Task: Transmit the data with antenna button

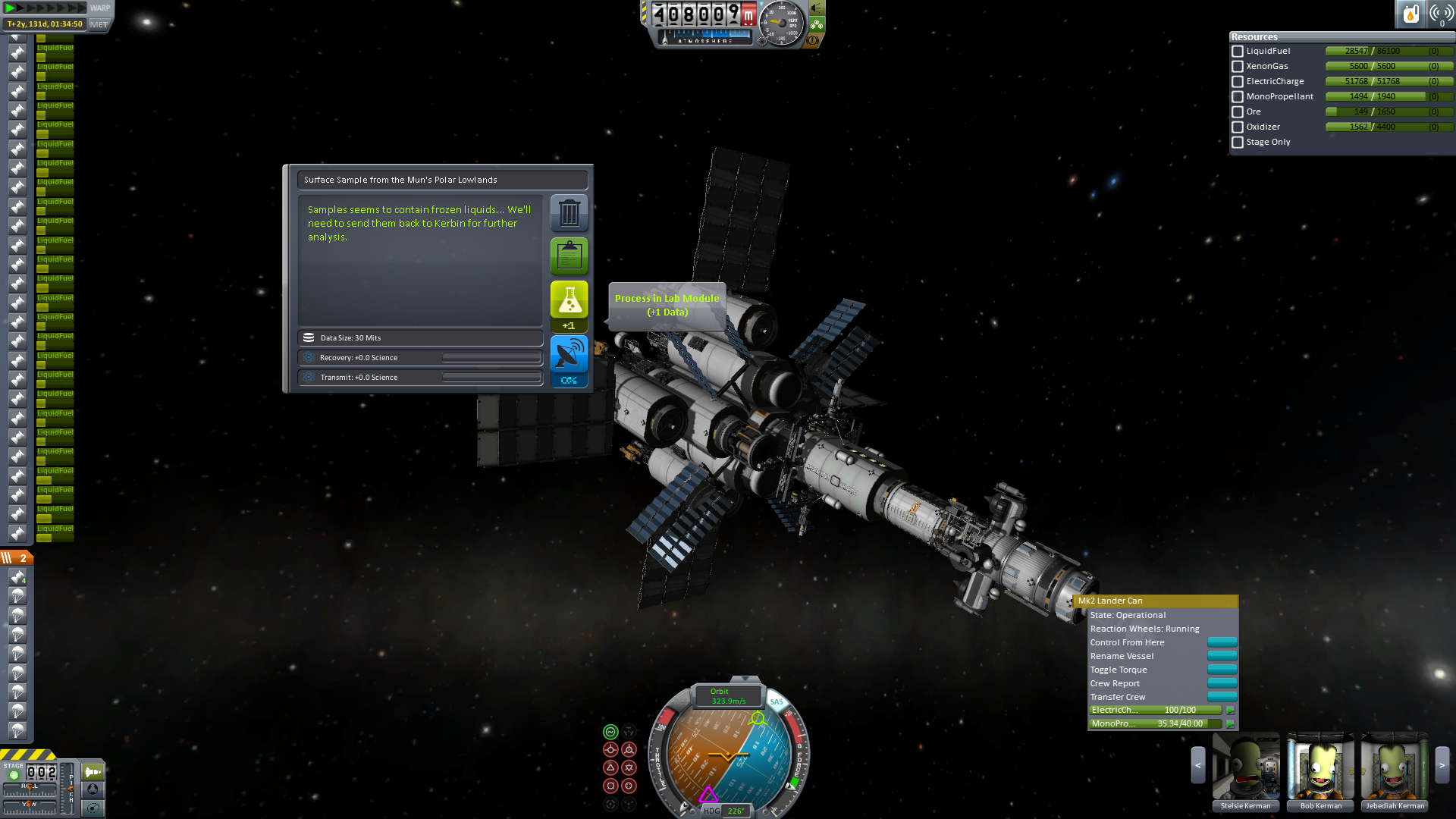Action: click(569, 355)
